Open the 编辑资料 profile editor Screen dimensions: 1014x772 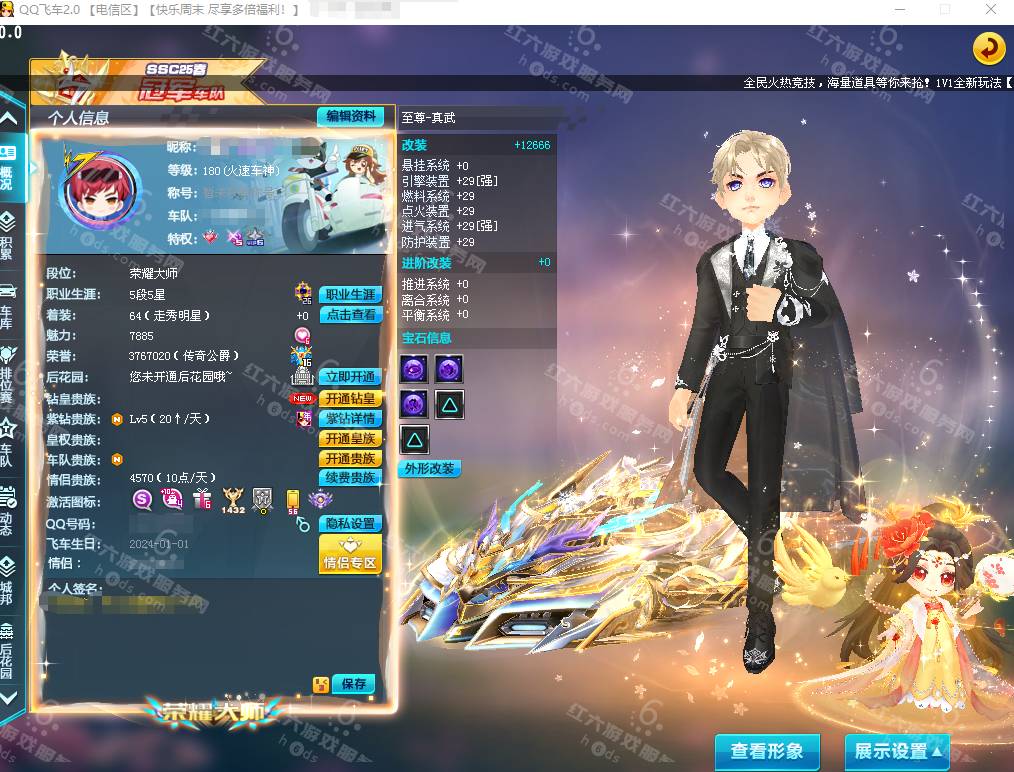coord(350,117)
